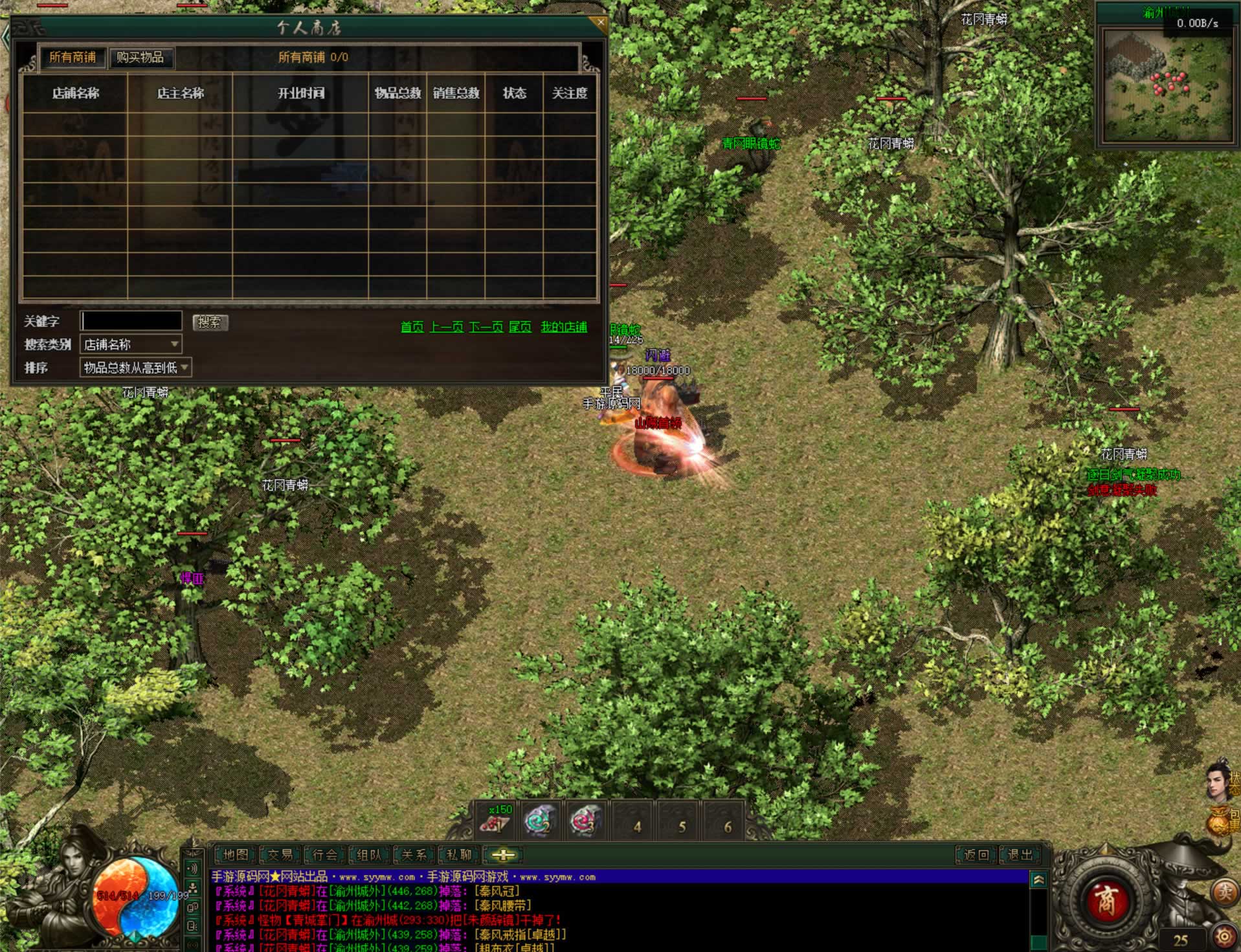Click the 搜索 search button

[x=210, y=322]
